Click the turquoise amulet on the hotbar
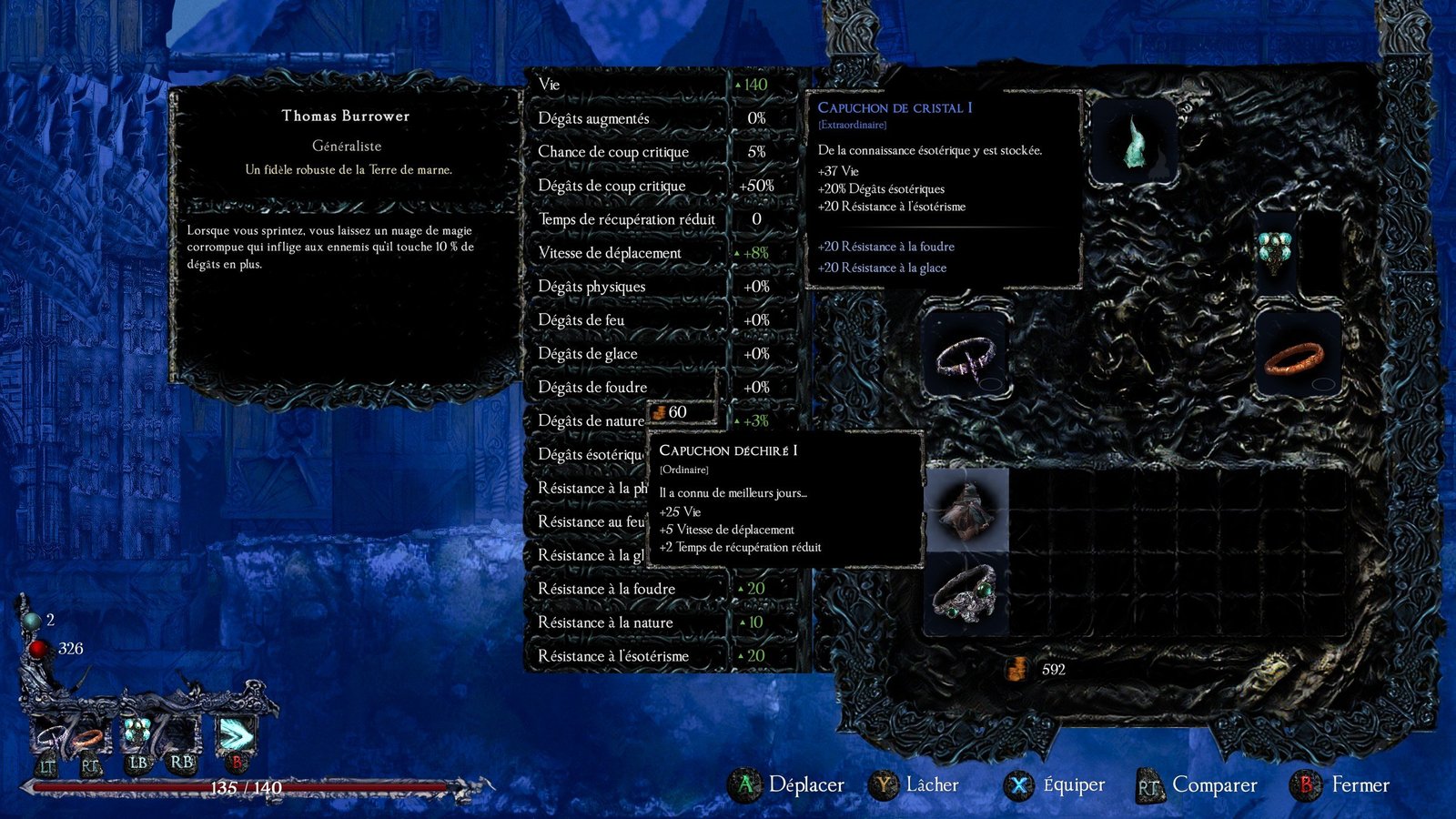 tap(137, 732)
